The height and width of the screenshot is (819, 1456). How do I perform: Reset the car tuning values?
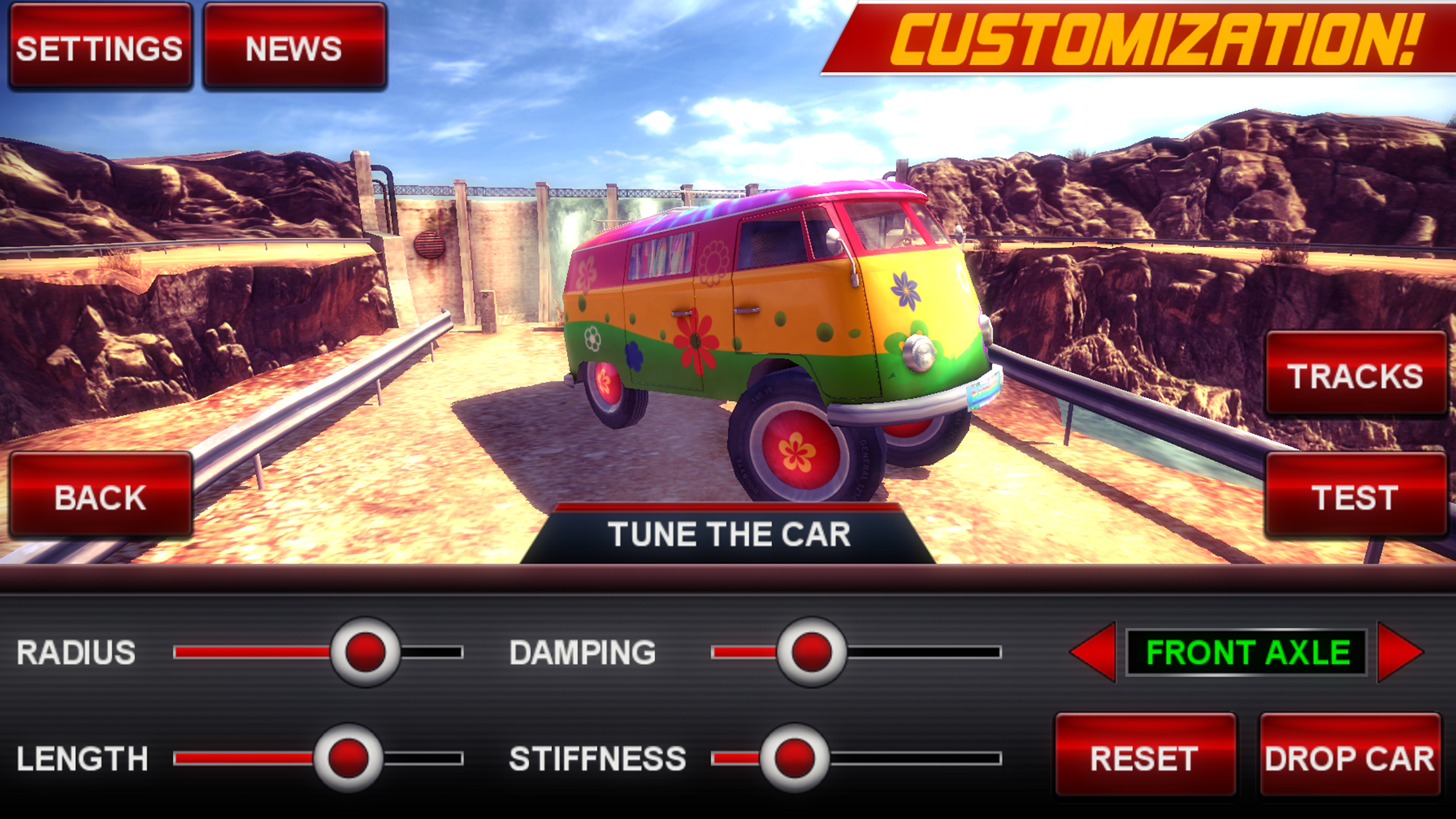[1145, 757]
